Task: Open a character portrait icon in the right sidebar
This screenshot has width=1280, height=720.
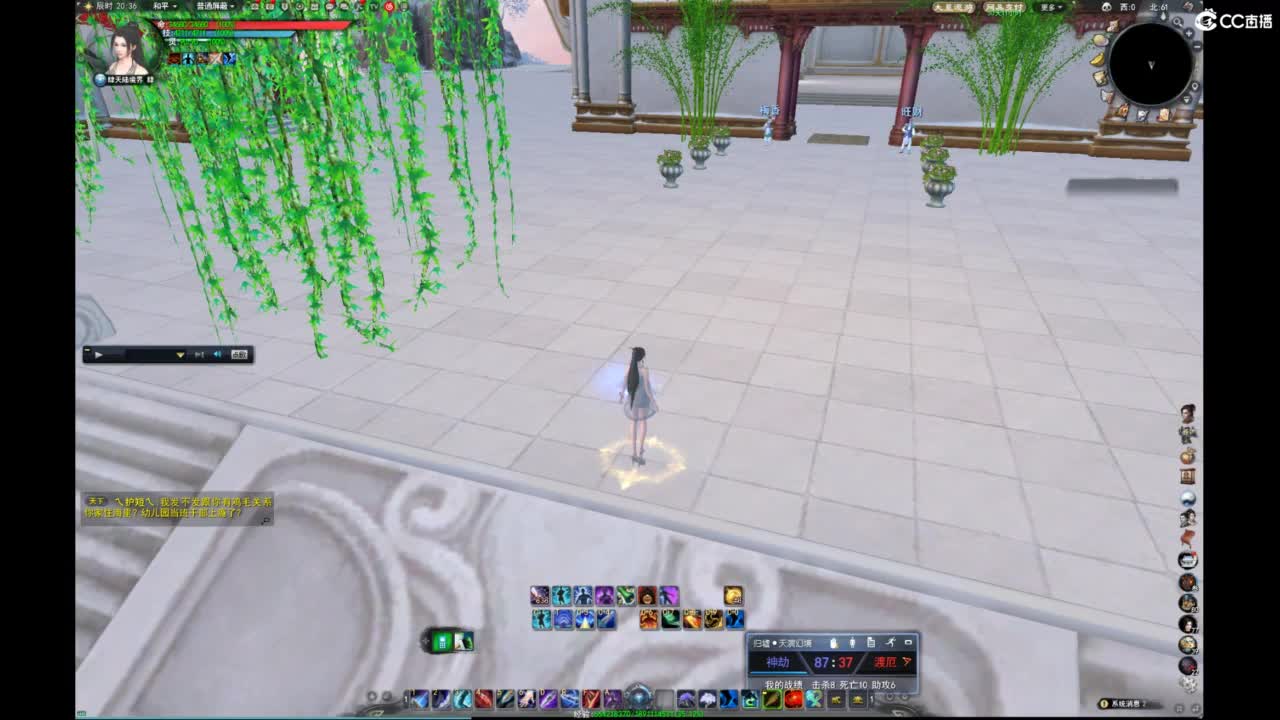Action: pos(1186,412)
